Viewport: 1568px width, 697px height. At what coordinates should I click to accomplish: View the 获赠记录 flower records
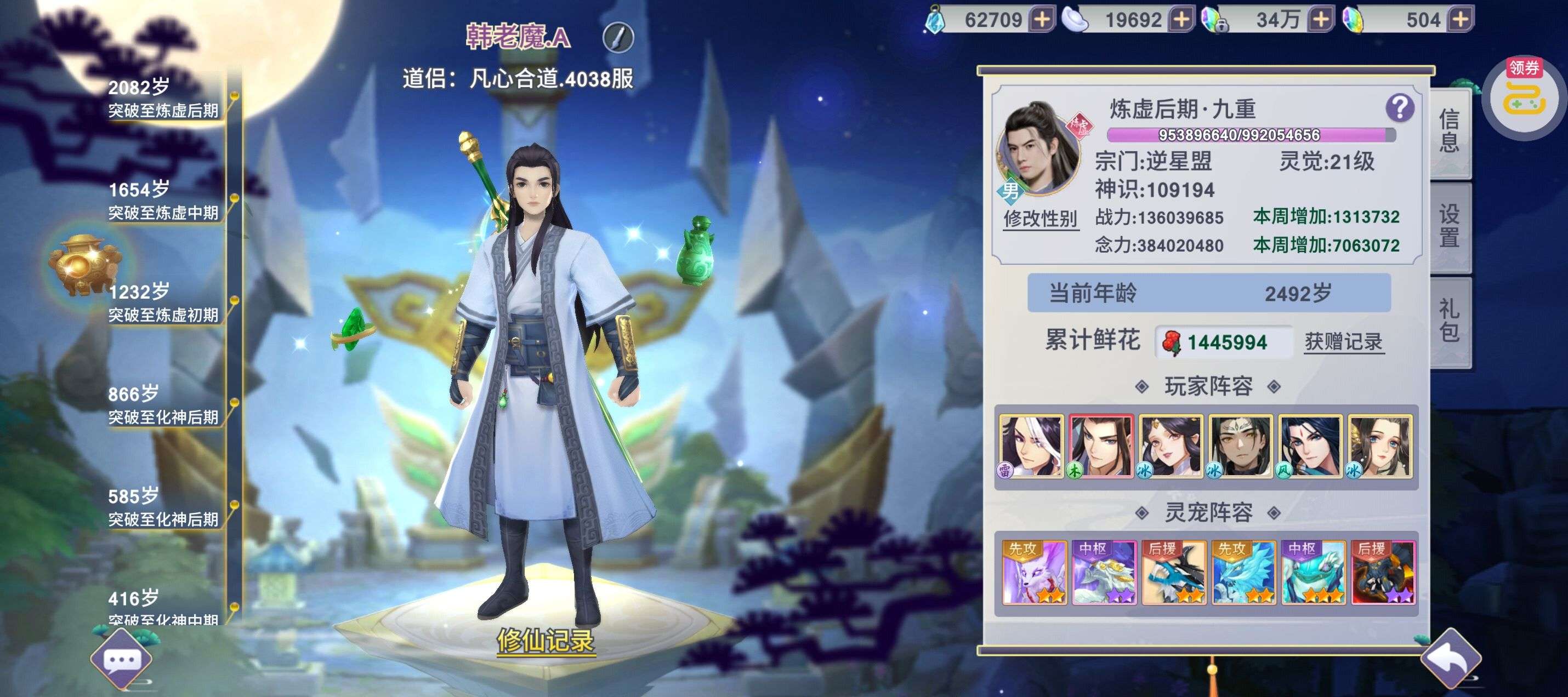pos(1343,342)
